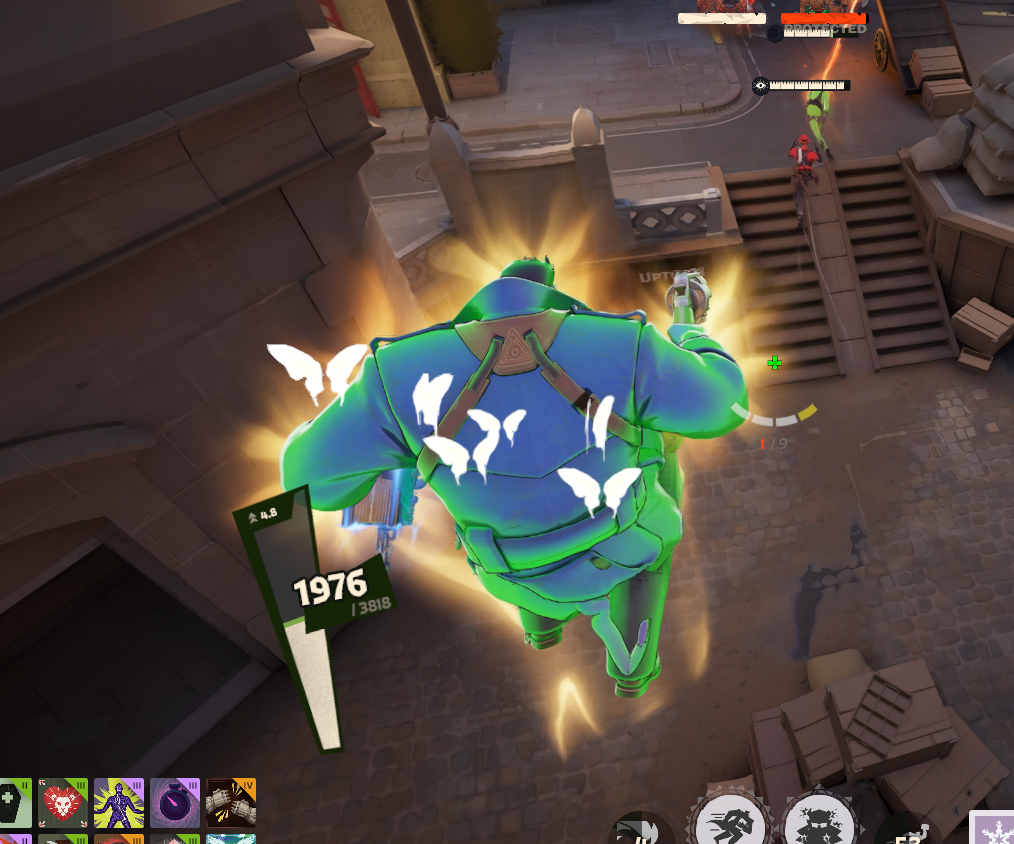This screenshot has width=1014, height=844.
Task: Select the lion heart item slot
Action: click(x=63, y=803)
